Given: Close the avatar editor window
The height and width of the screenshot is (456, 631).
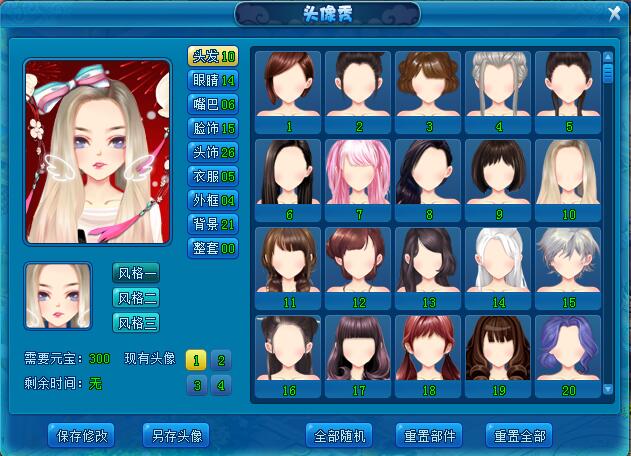Looking at the screenshot, I should (614, 13).
